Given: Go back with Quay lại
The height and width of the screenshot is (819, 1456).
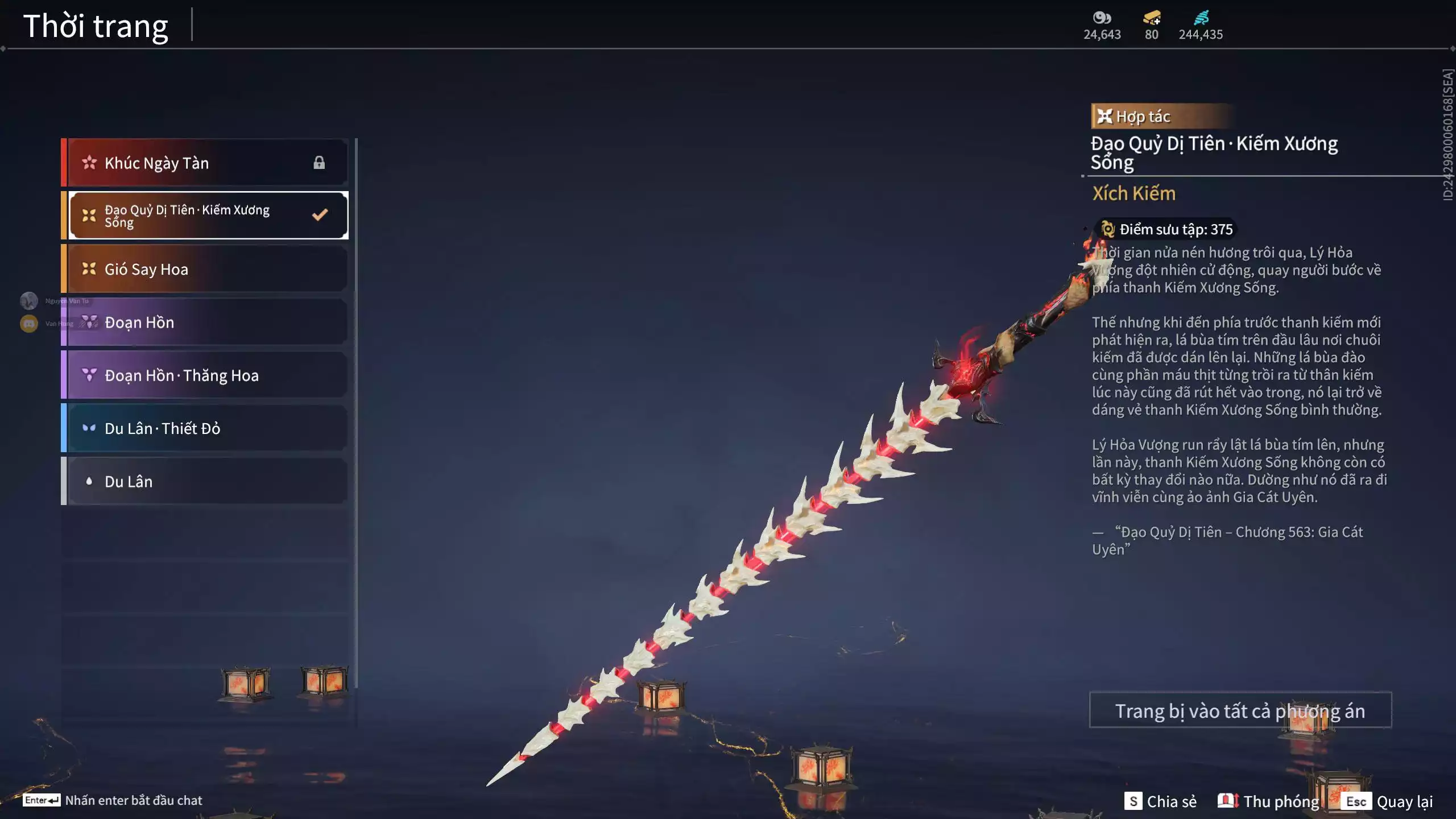Looking at the screenshot, I should pyautogui.click(x=1387, y=801).
